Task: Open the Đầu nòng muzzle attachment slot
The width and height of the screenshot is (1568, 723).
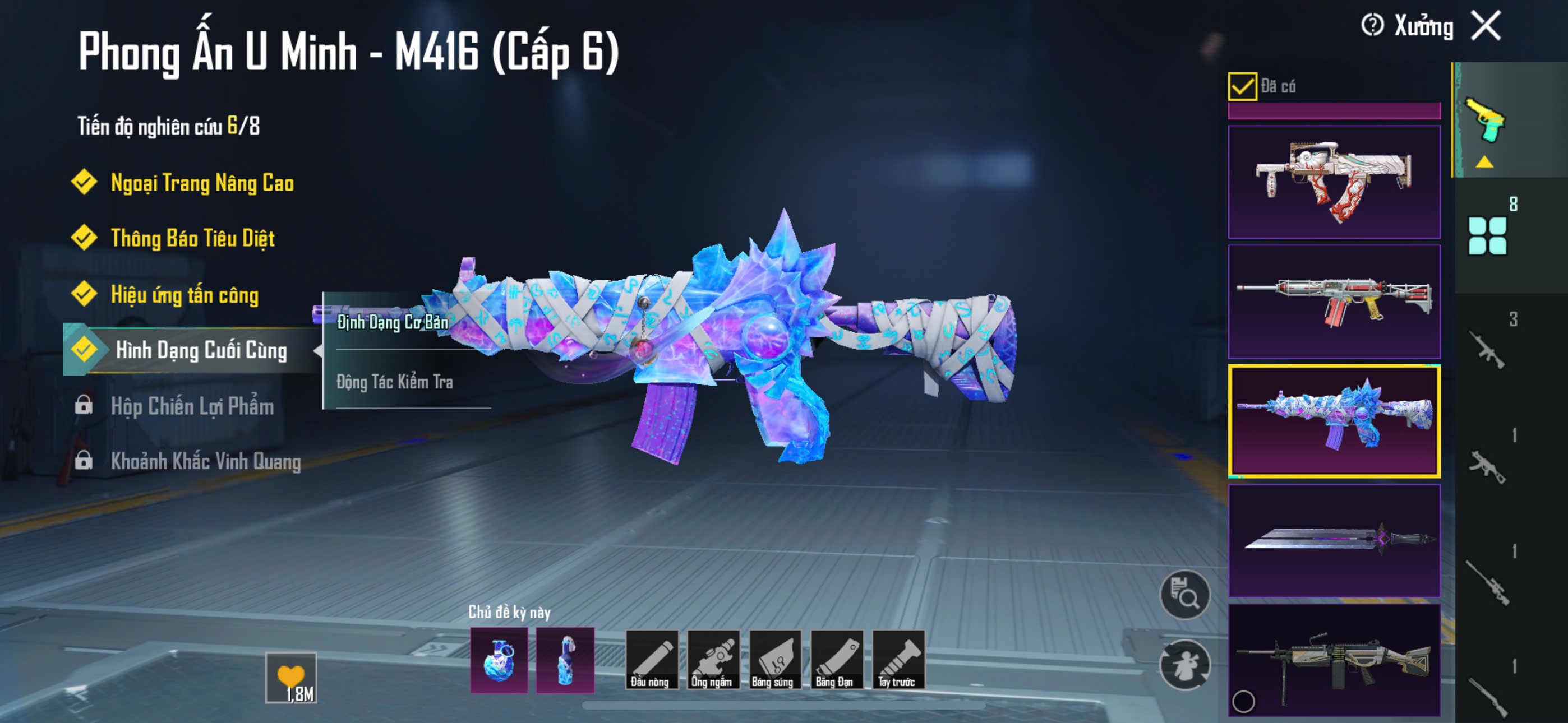Action: tap(651, 659)
